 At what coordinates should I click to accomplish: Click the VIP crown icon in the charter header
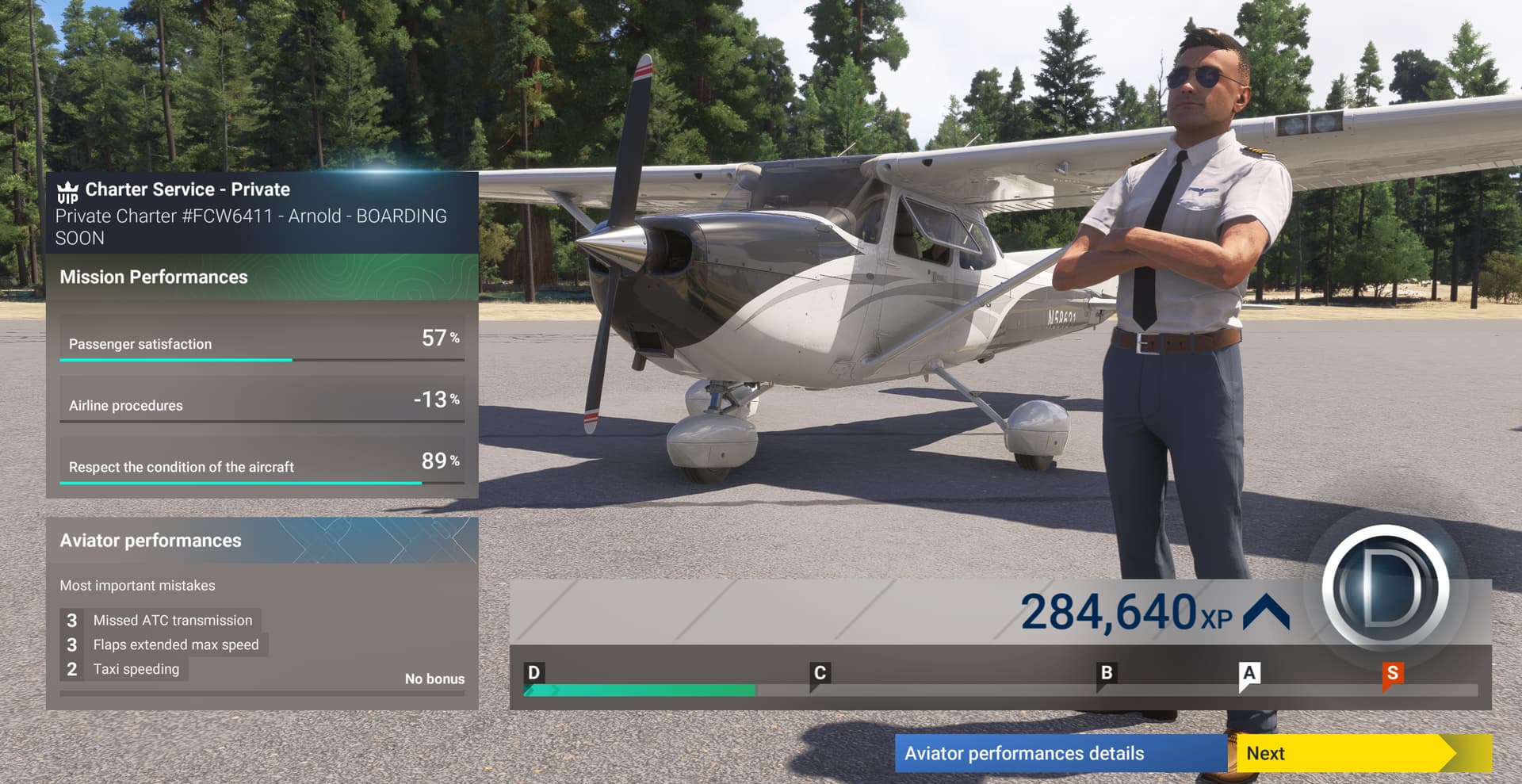pyautogui.click(x=67, y=192)
